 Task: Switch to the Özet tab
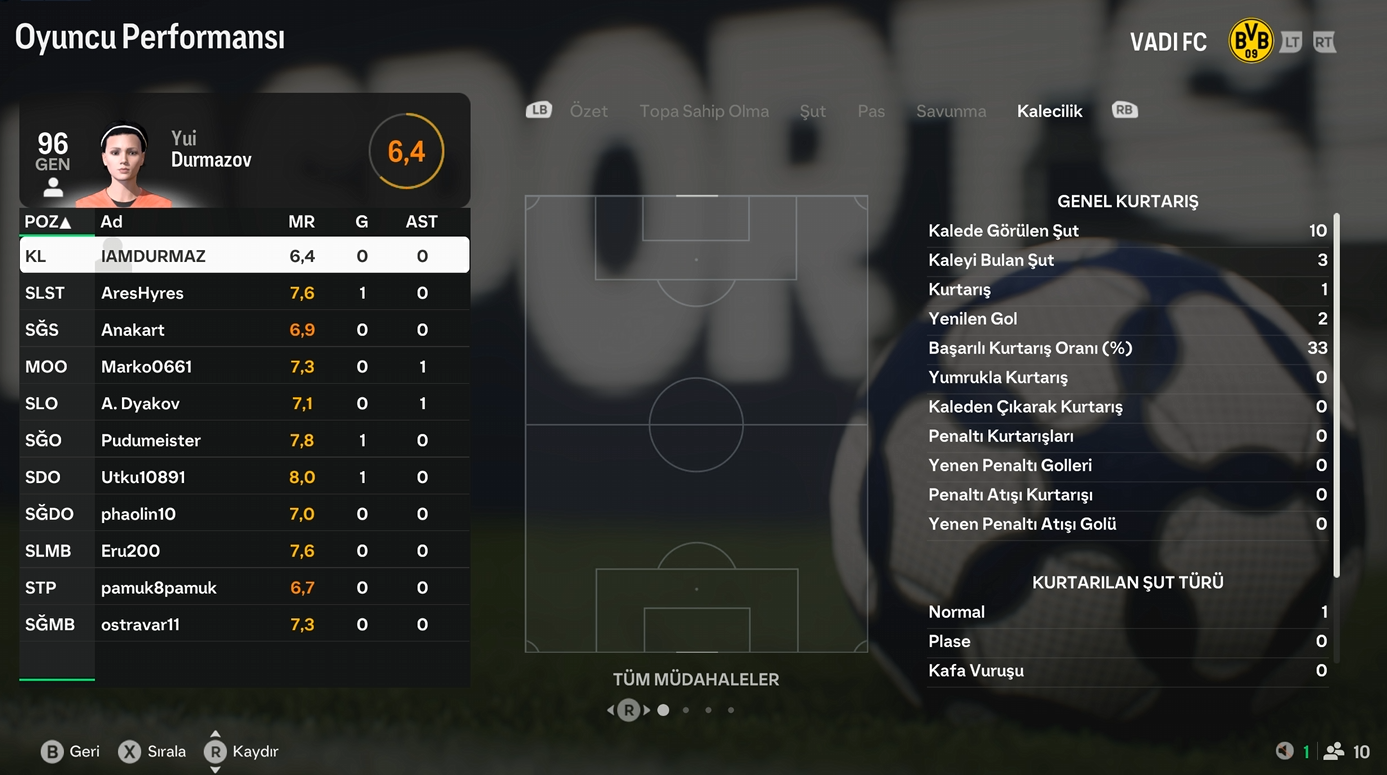[588, 111]
